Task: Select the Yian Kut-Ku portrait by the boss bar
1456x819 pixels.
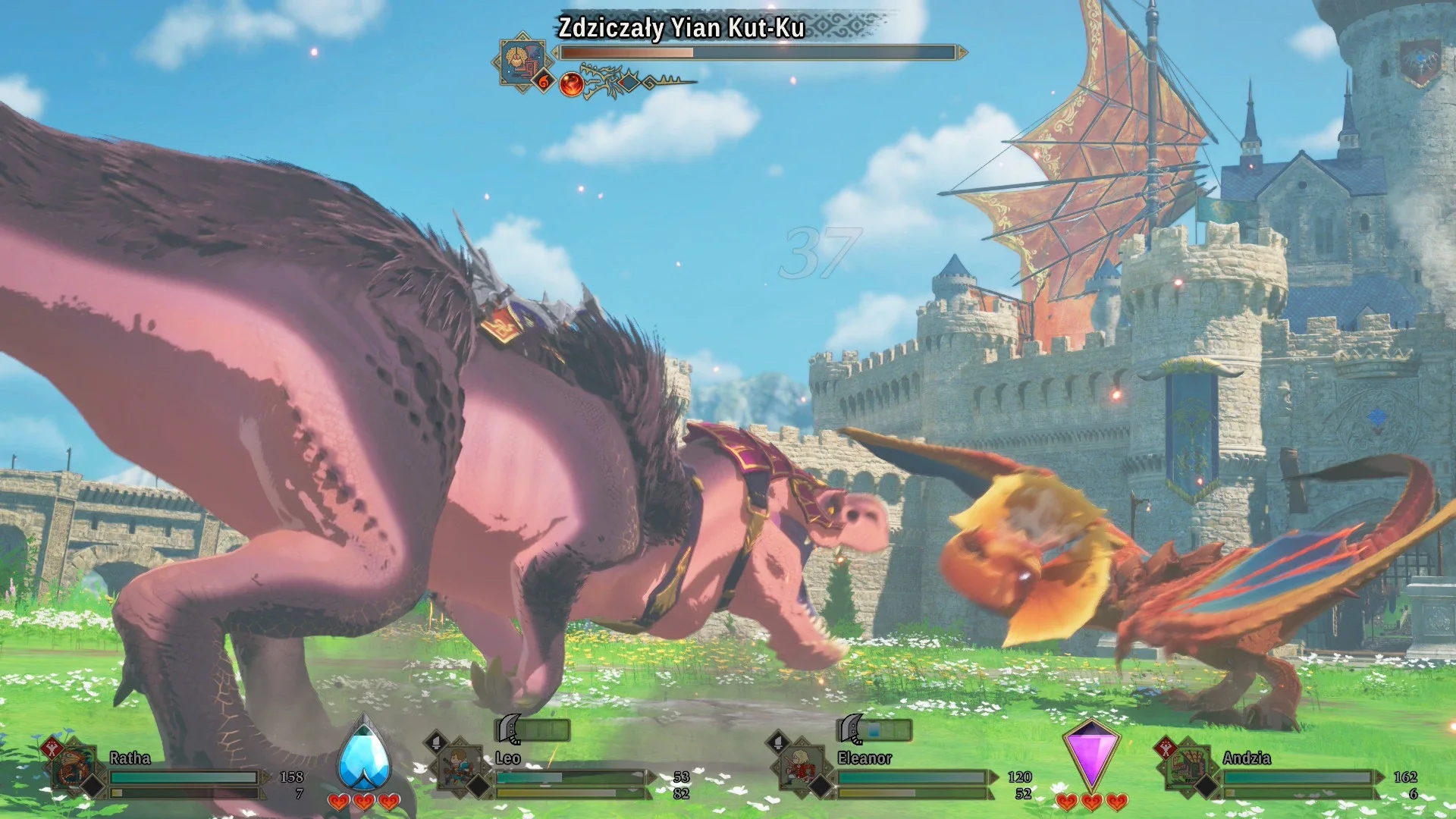Action: [522, 61]
